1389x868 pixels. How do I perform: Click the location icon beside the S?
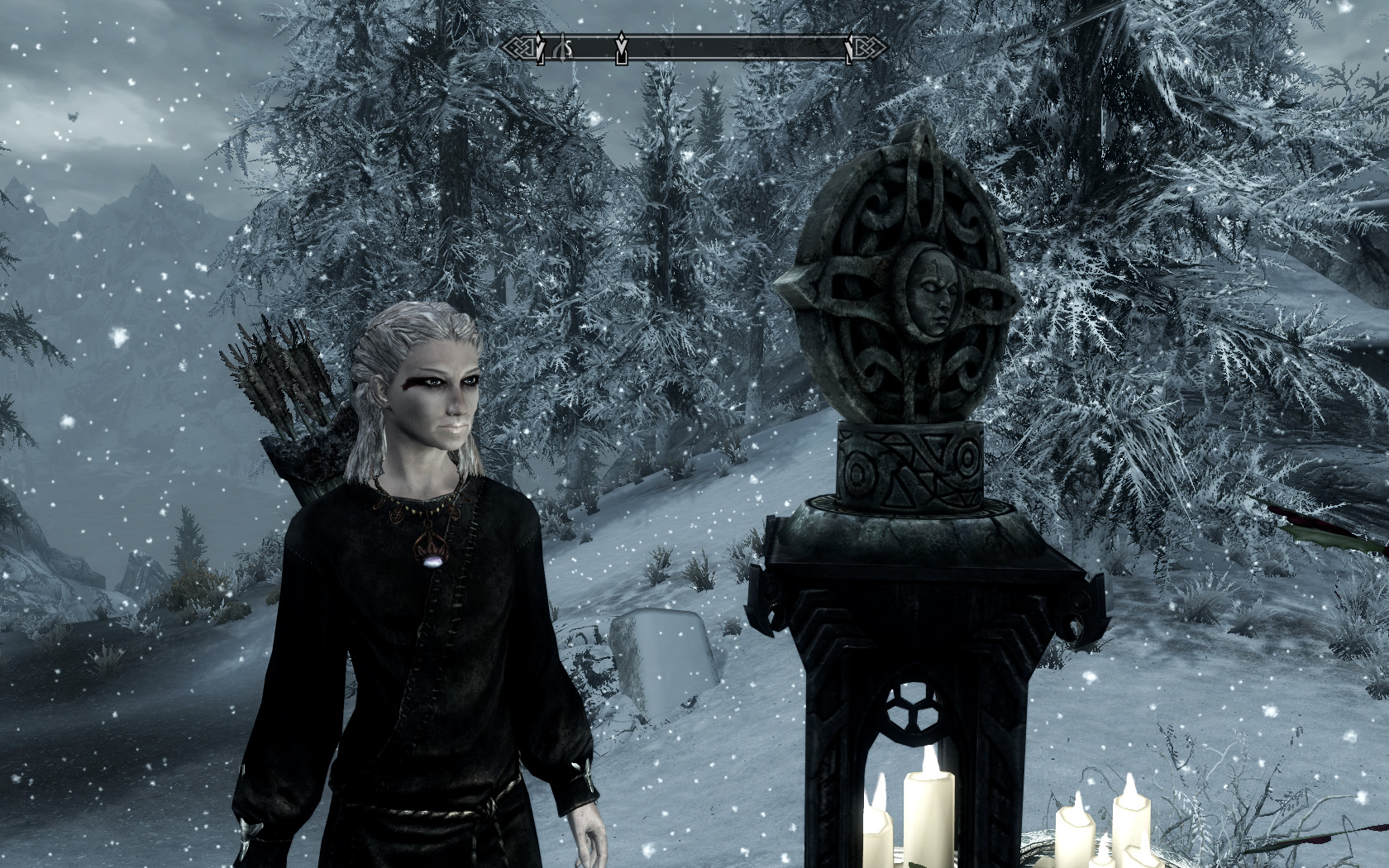559,49
